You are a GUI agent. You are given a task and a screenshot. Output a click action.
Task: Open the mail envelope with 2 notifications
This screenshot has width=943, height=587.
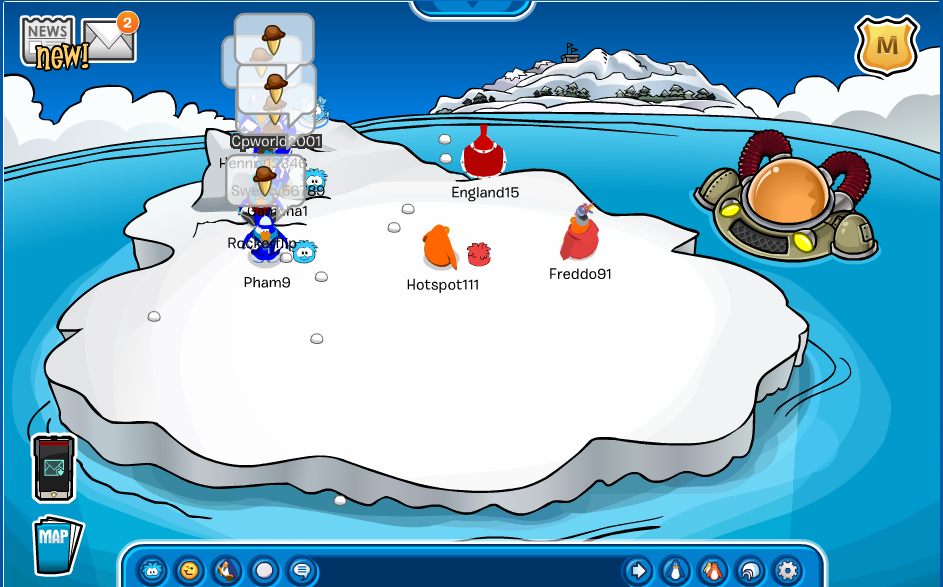109,40
